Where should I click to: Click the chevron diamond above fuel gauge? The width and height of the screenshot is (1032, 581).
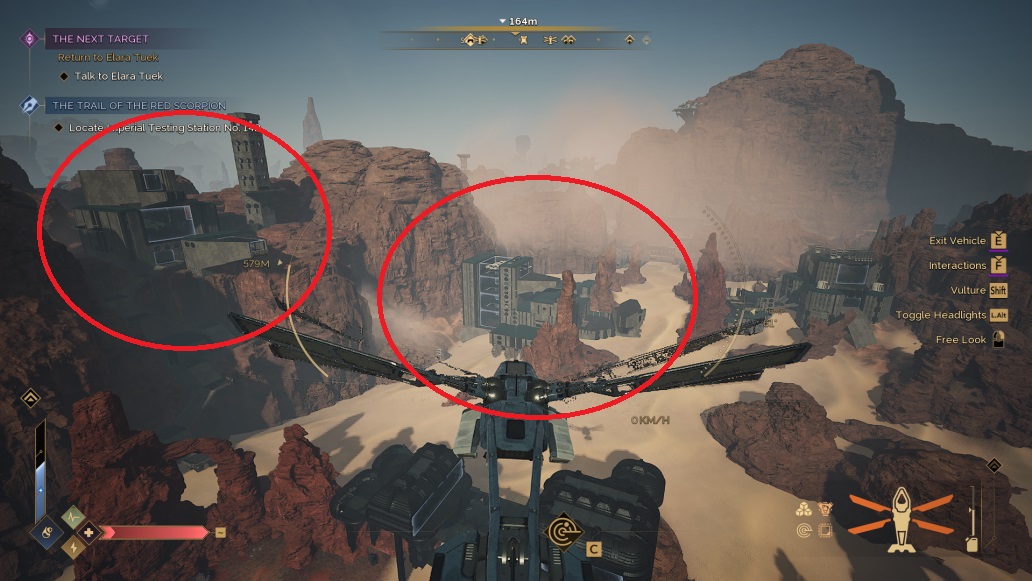[x=993, y=466]
